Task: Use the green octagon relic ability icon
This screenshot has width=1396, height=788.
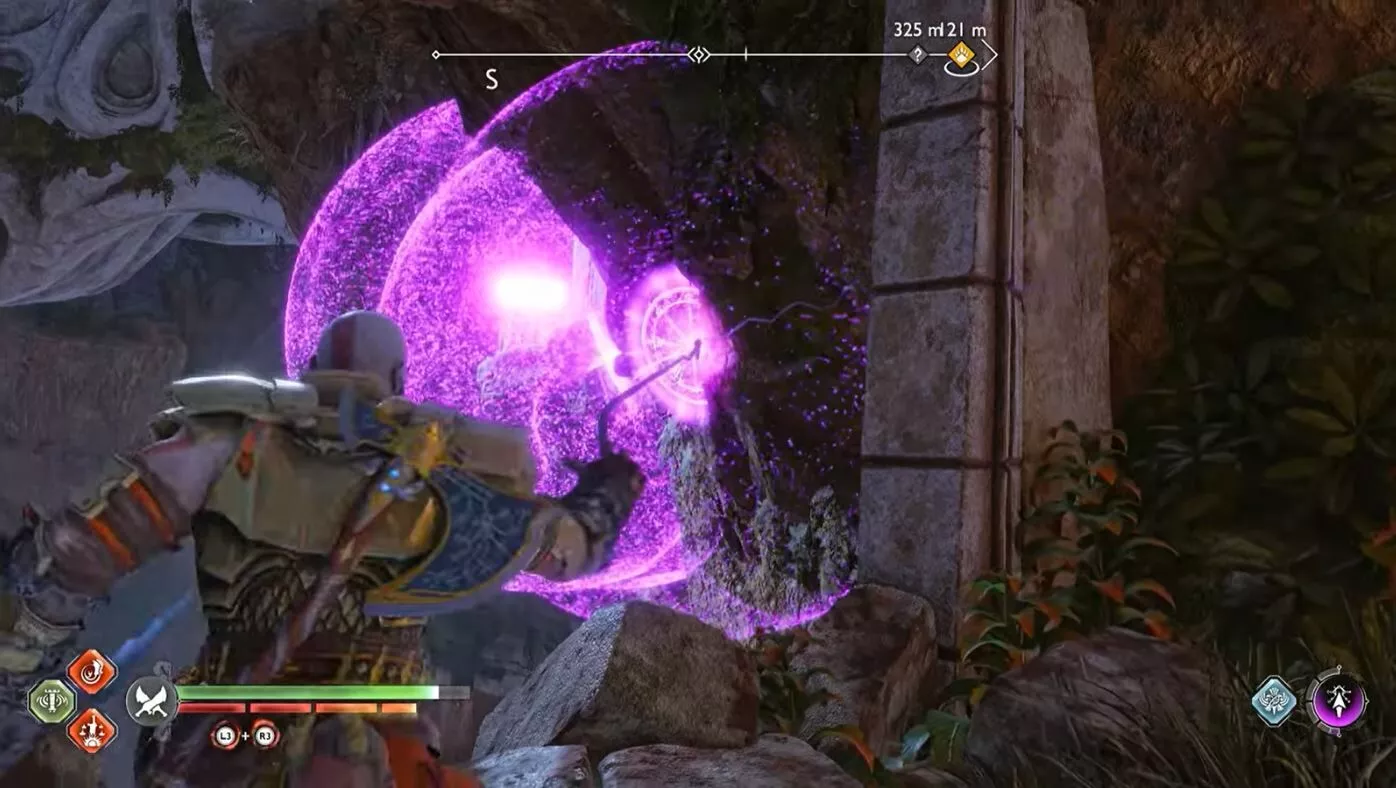Action: coord(51,701)
